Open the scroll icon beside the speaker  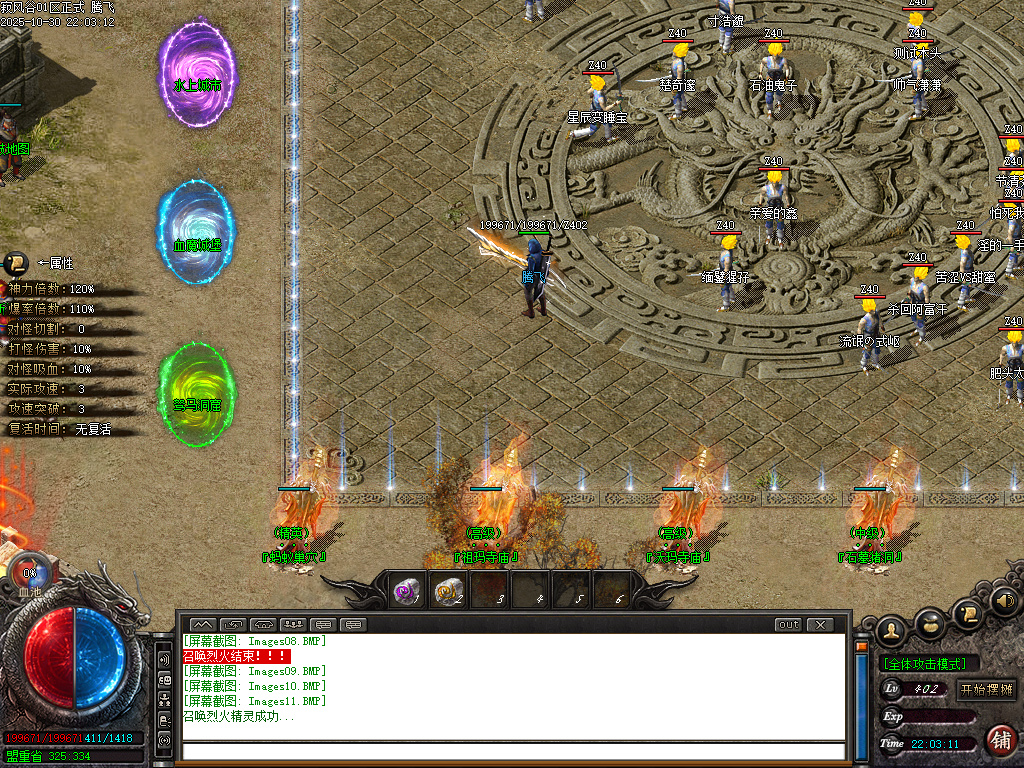[967, 611]
